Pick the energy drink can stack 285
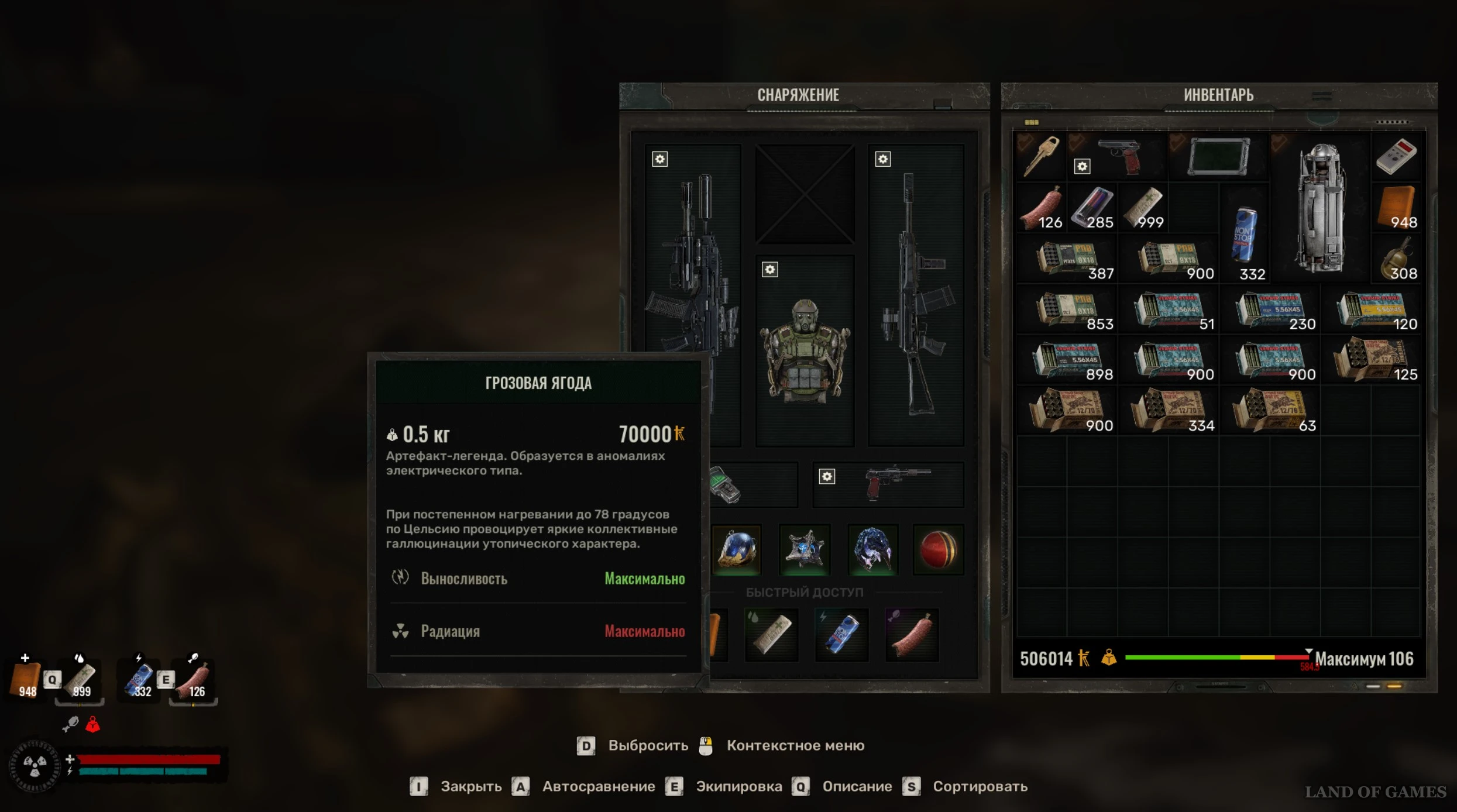The image size is (1457, 812). pyautogui.click(x=1092, y=208)
